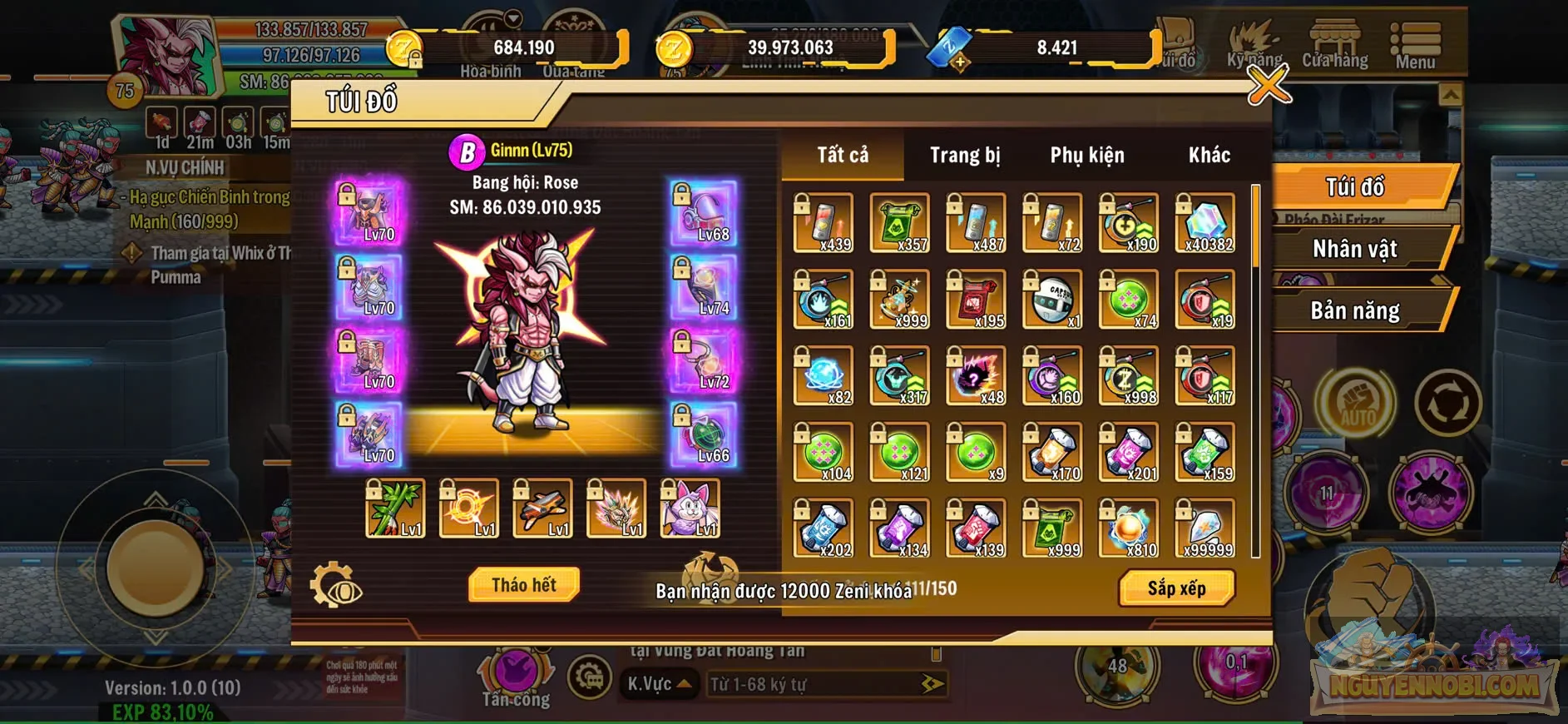
Task: Open the rainbow gem item showing x40382
Action: (1204, 223)
